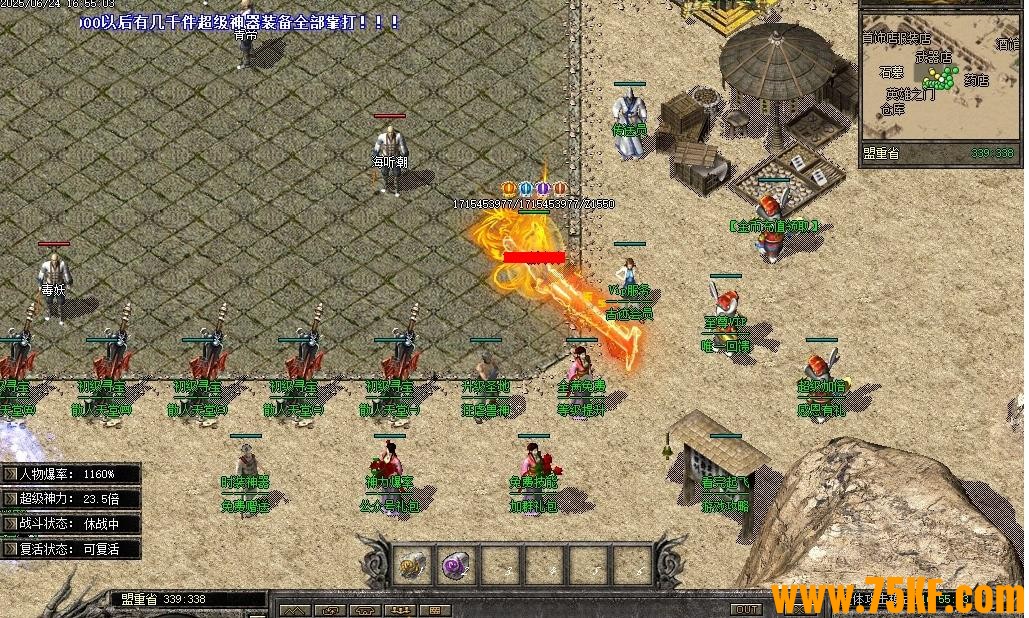The width and height of the screenshot is (1029, 618).
Task: Expand the 人物爆率 status row arrow
Action: pyautogui.click(x=10, y=473)
